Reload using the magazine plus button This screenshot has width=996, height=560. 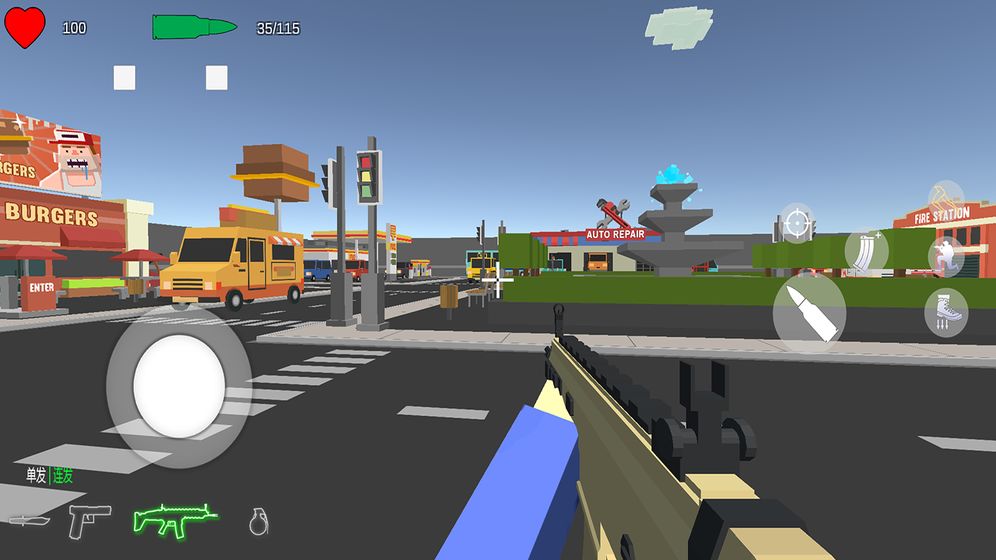coord(865,252)
